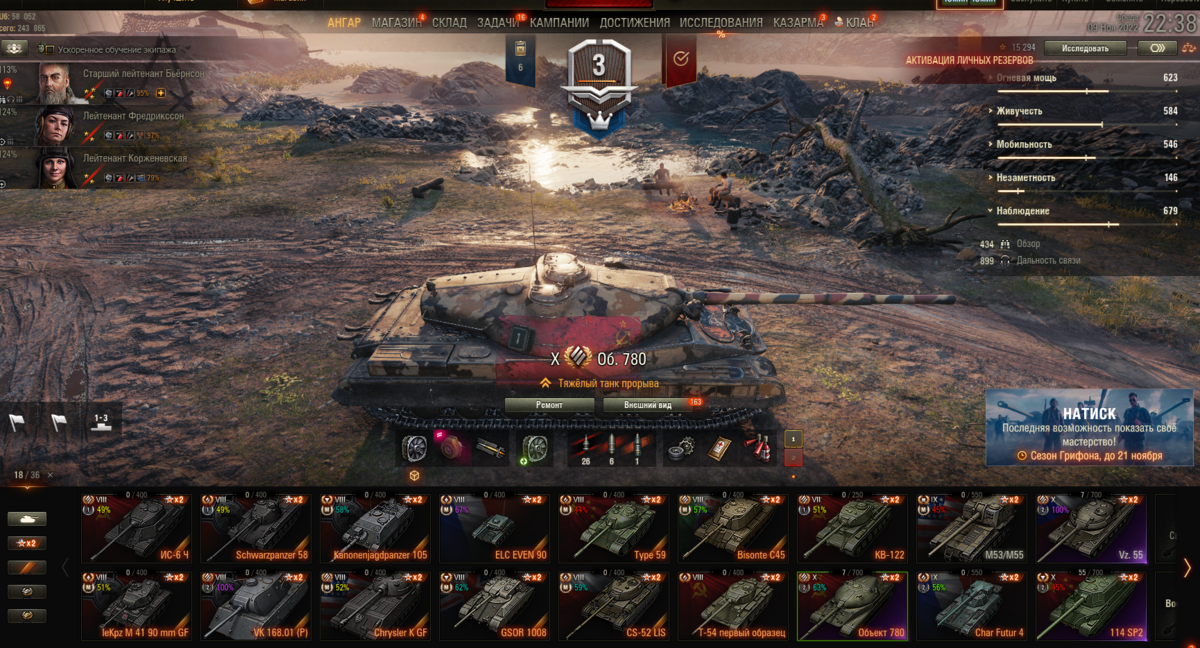
Task: Select the Char Futur 4 tank
Action: click(x=972, y=605)
